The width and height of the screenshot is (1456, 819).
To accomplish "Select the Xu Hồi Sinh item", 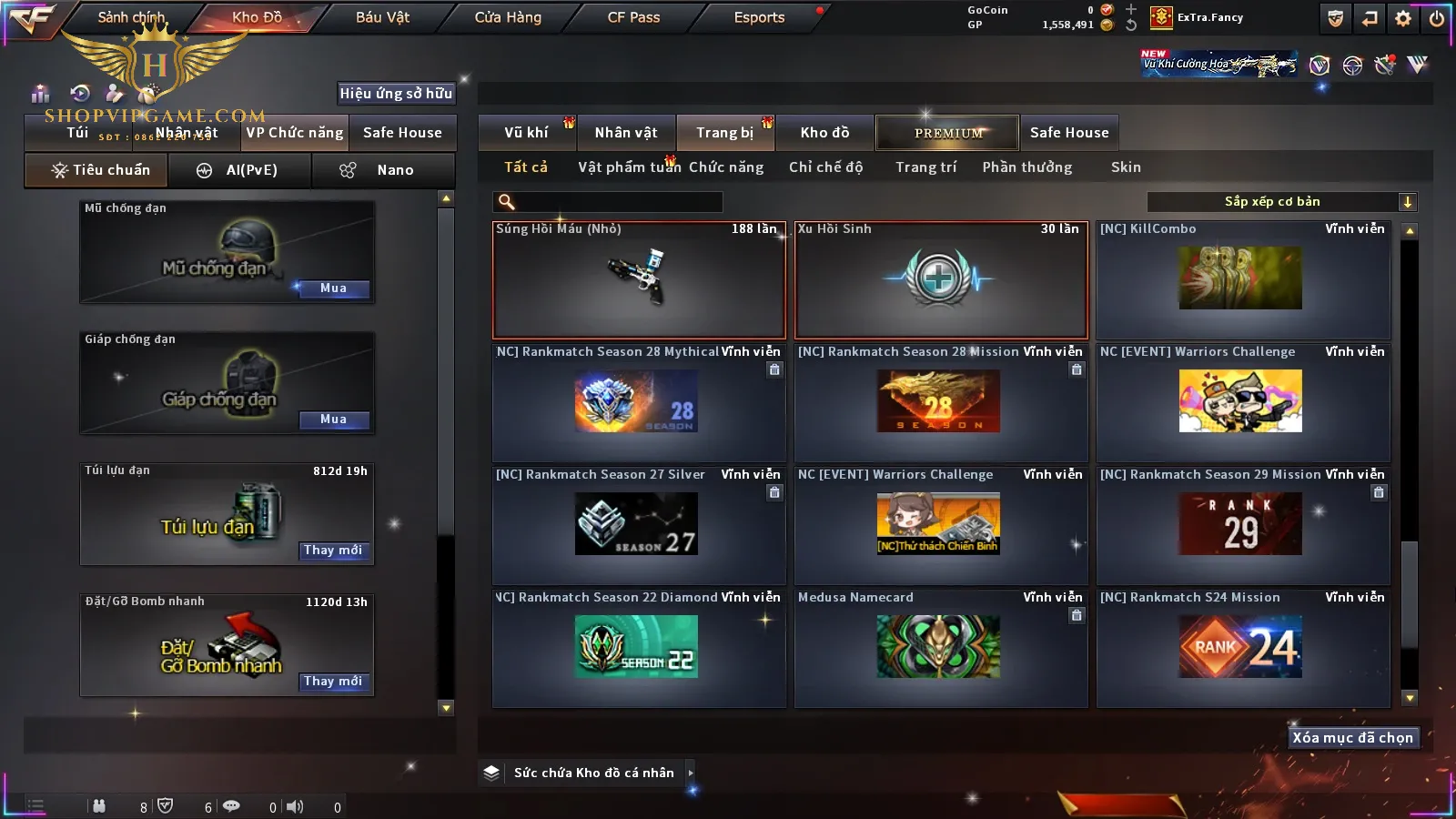I will pos(941,280).
